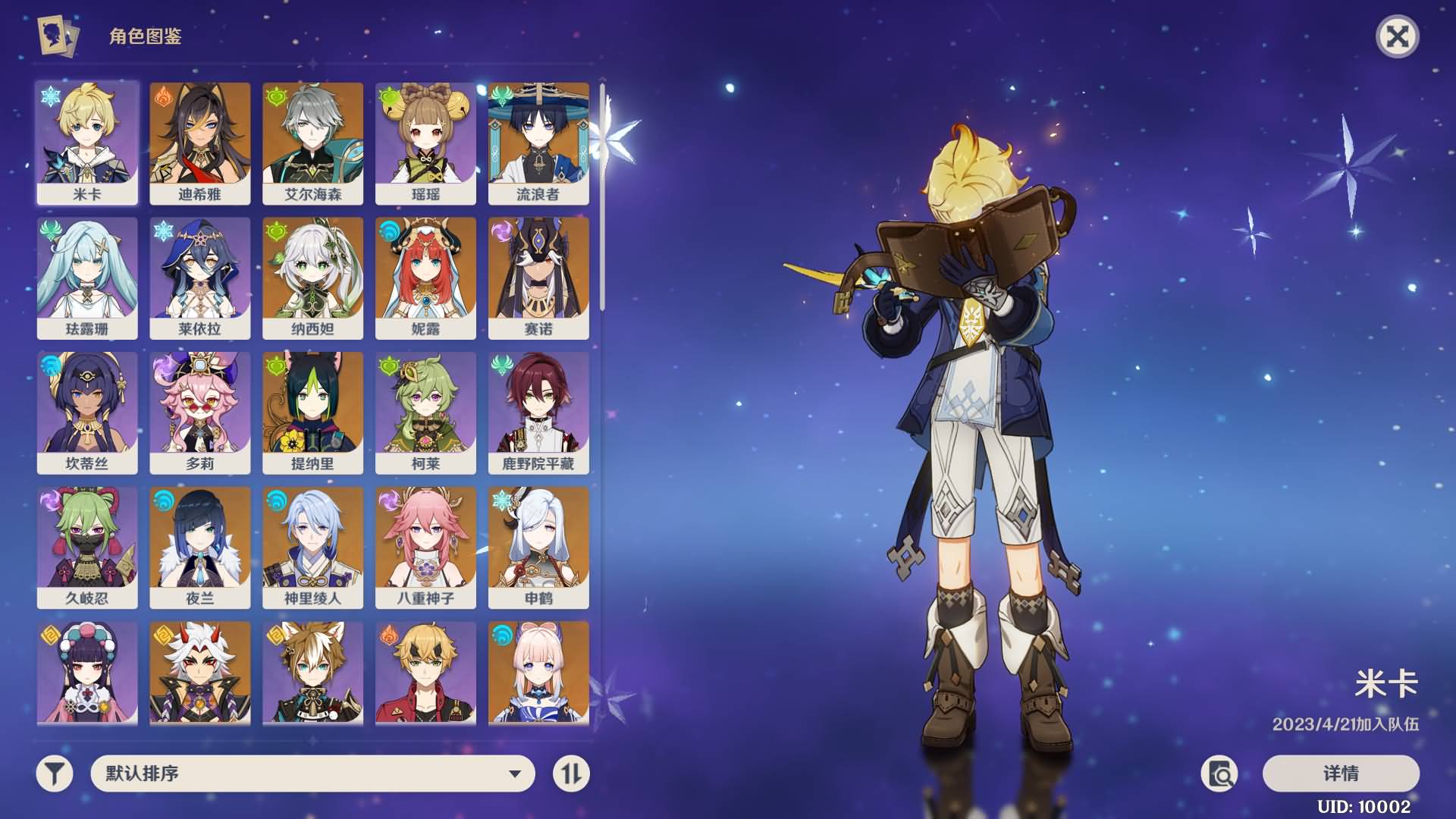Select the 八重神子 character card
This screenshot has width=1456, height=819.
[x=425, y=547]
